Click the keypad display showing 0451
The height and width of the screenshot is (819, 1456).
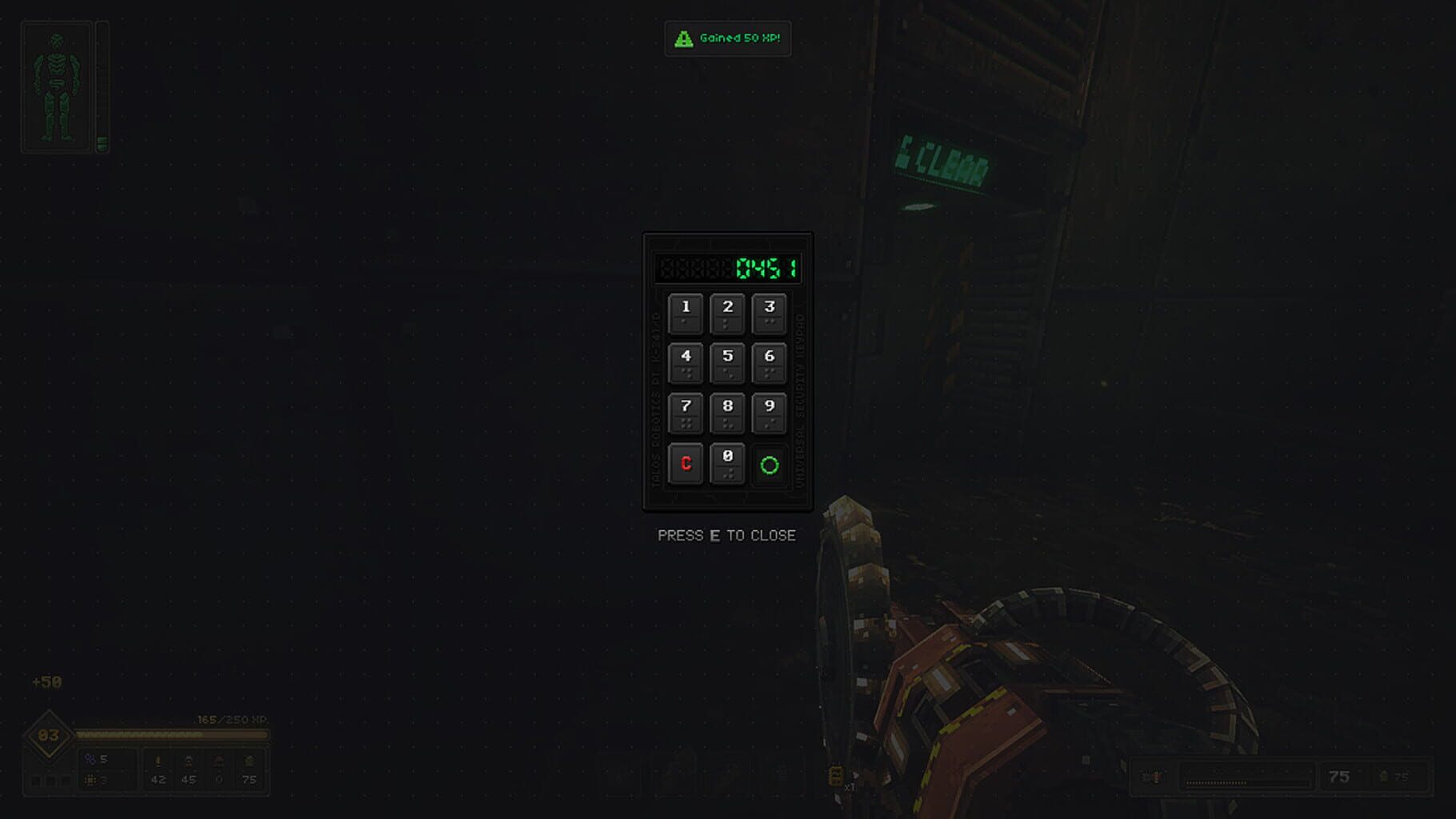point(728,268)
